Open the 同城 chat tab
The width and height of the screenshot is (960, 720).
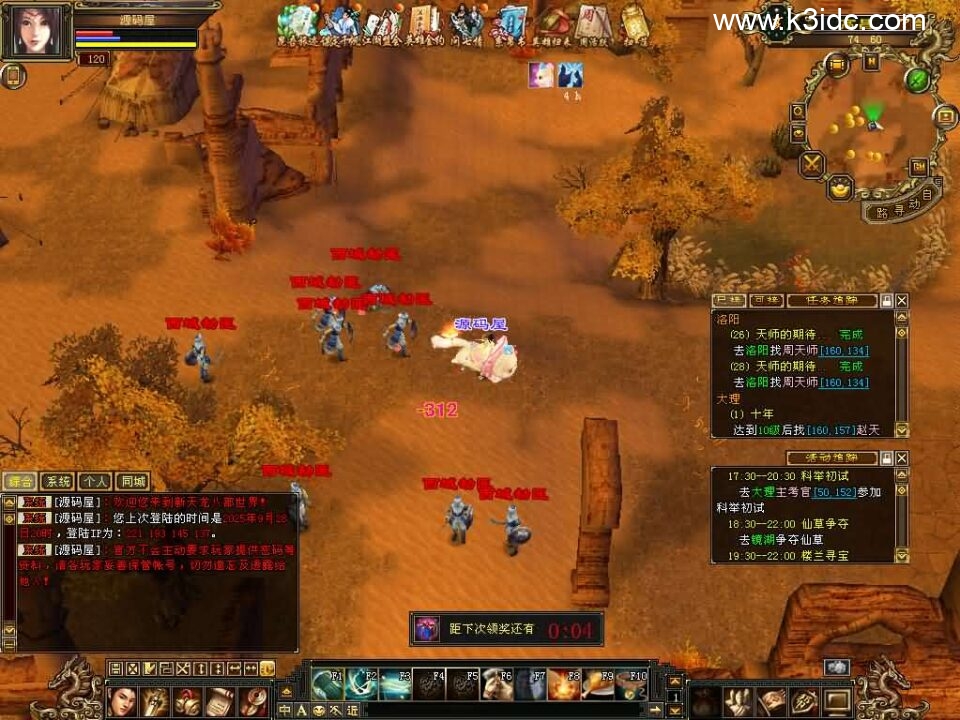coord(131,481)
